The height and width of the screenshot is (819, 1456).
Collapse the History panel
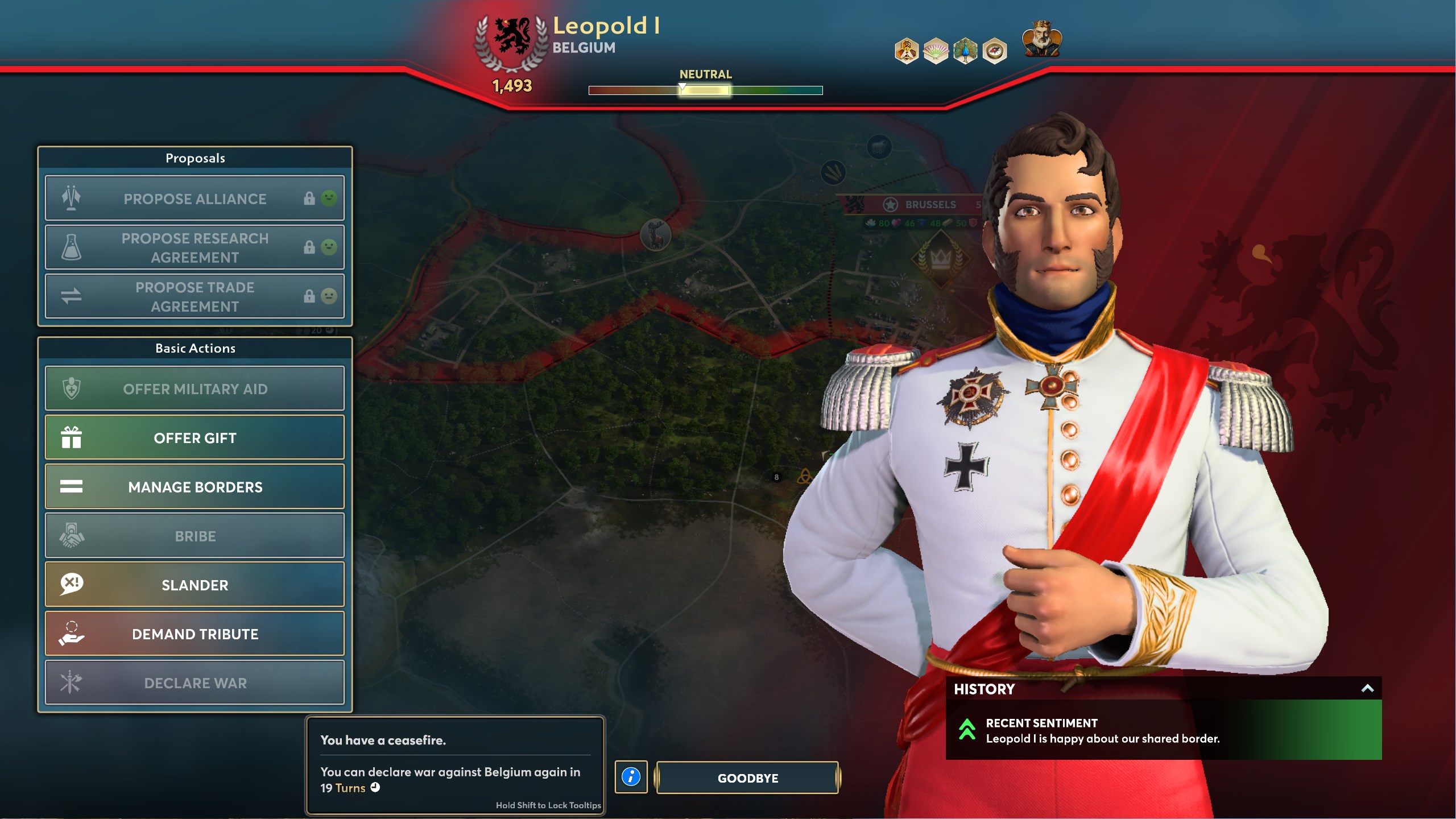[1367, 689]
